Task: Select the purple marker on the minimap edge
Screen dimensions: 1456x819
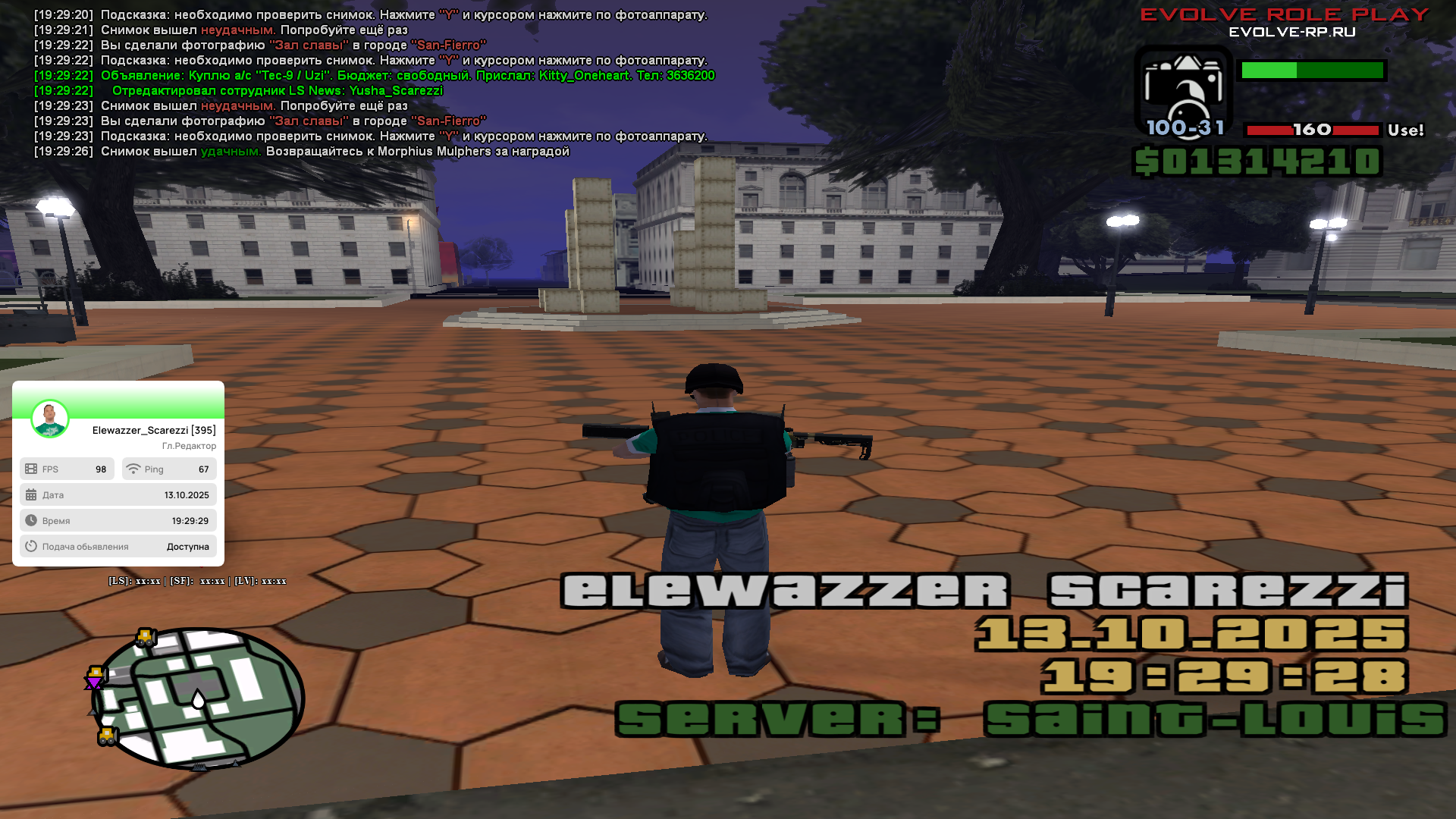Action: pos(93,682)
